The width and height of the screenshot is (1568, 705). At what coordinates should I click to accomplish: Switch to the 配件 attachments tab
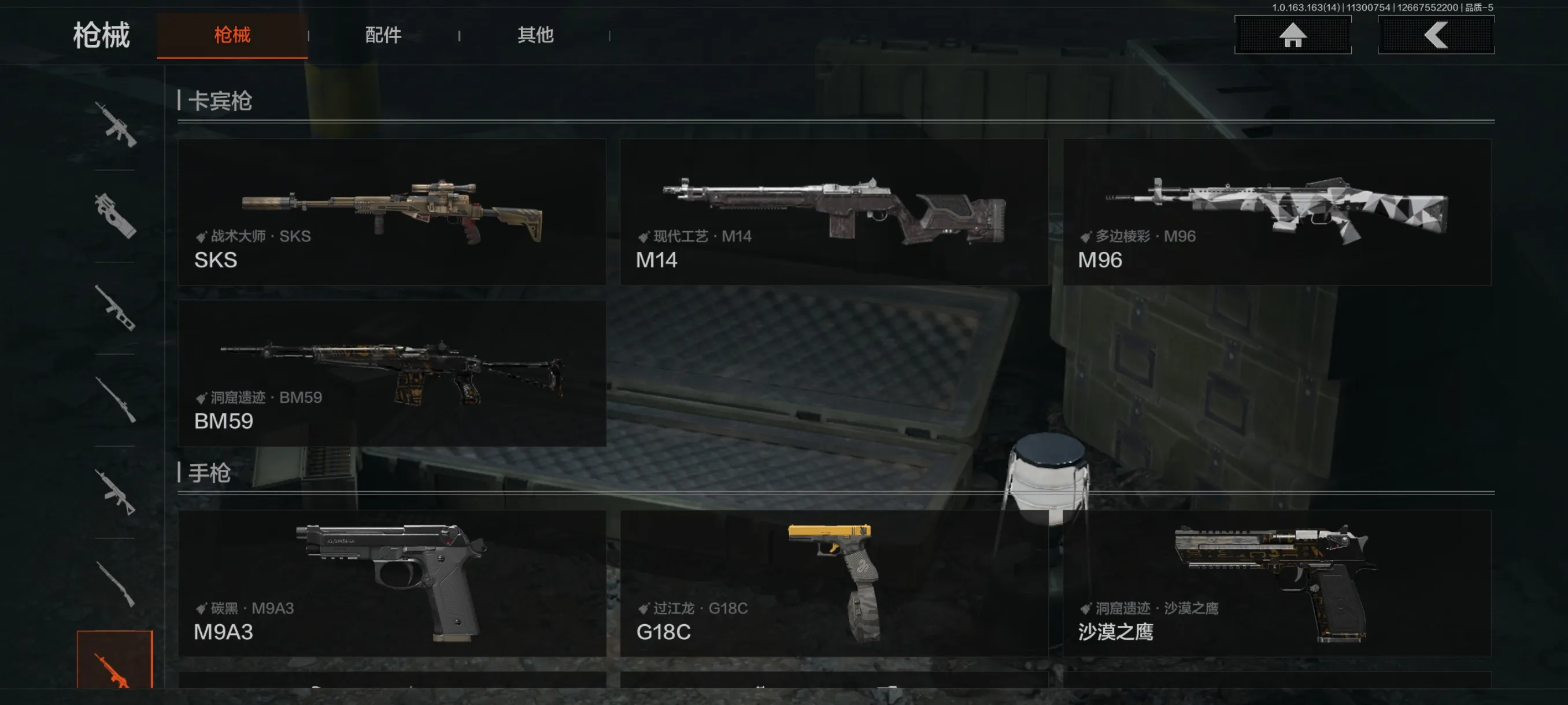pos(383,35)
